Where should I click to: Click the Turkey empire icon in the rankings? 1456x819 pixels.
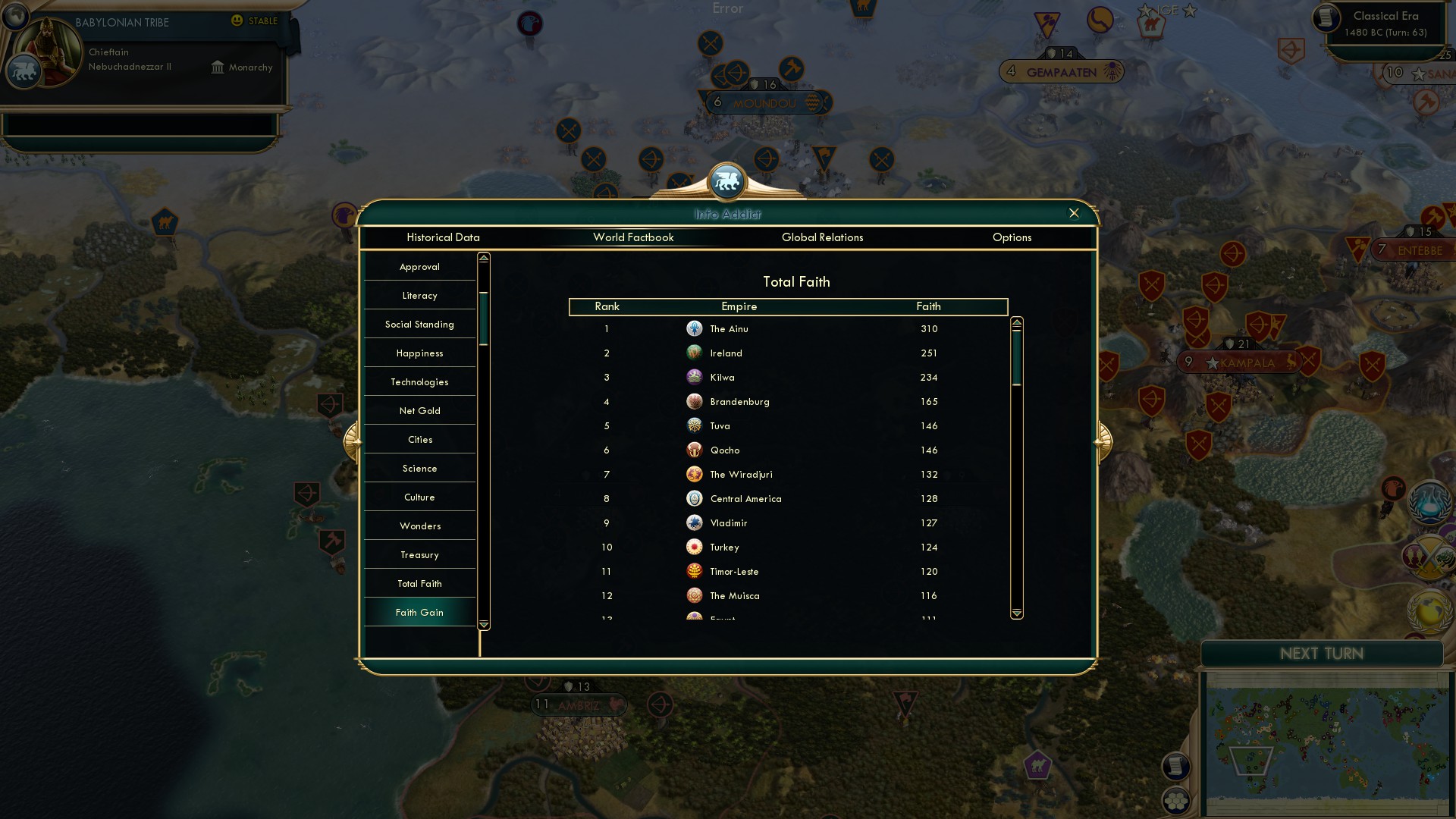[695, 547]
